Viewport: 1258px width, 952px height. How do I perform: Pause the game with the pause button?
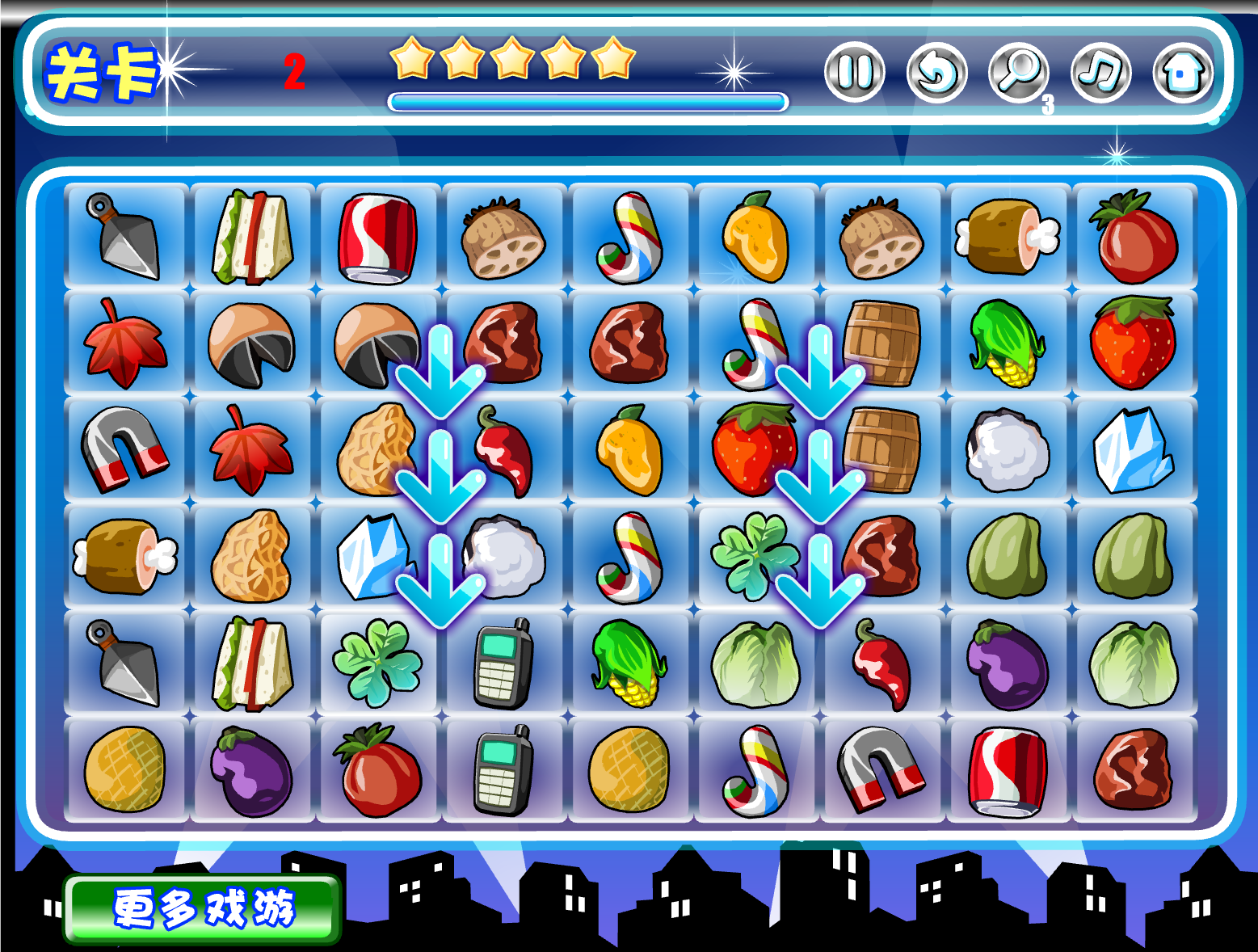[x=854, y=73]
